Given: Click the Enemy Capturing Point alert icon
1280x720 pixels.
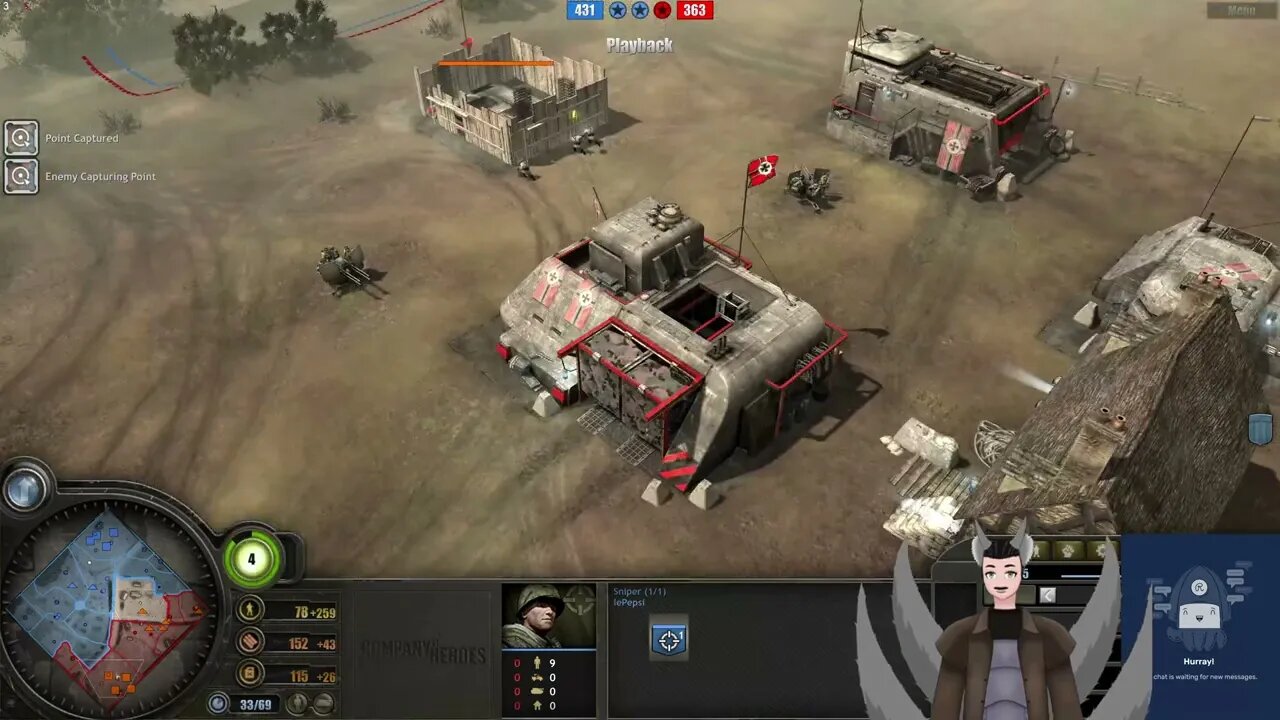Looking at the screenshot, I should tap(20, 176).
